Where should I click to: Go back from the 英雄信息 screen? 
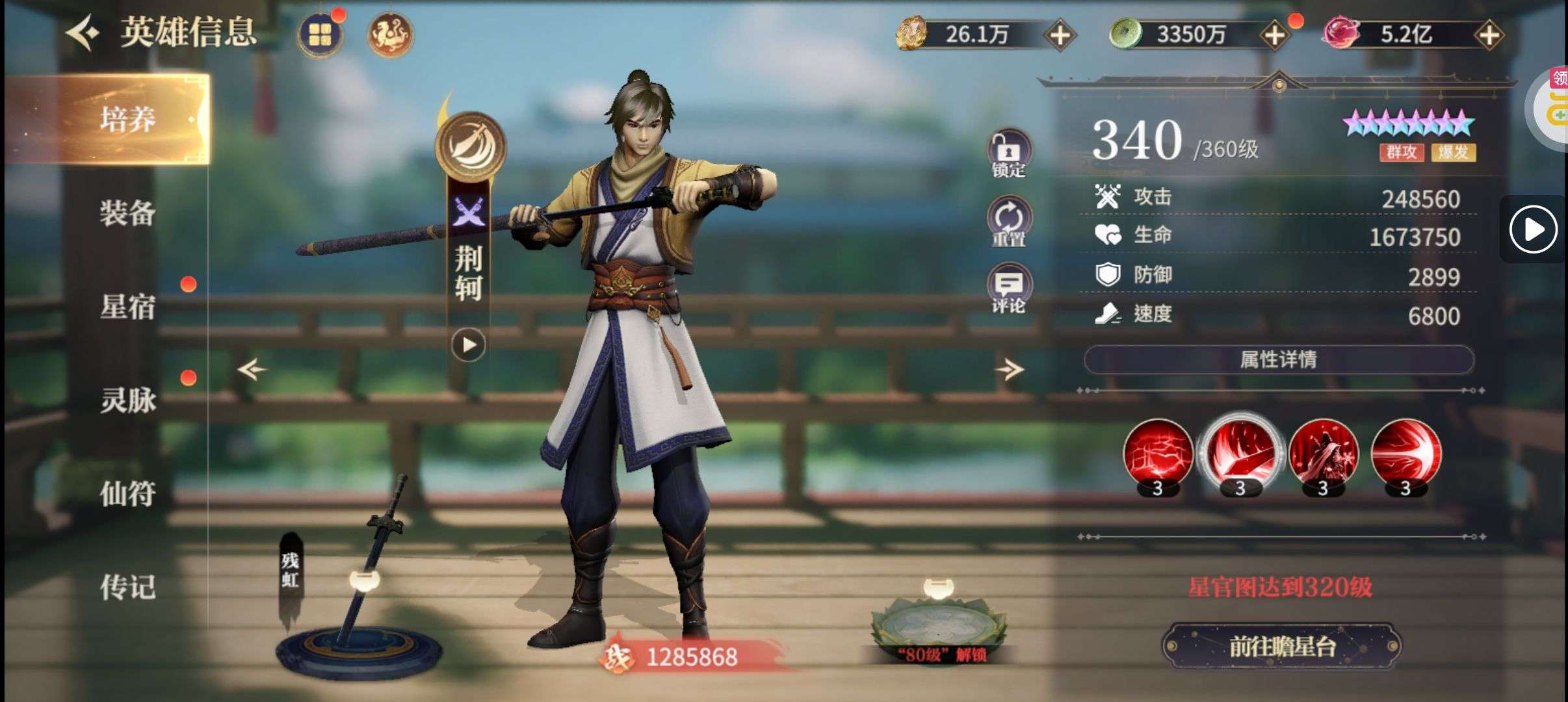[83, 33]
